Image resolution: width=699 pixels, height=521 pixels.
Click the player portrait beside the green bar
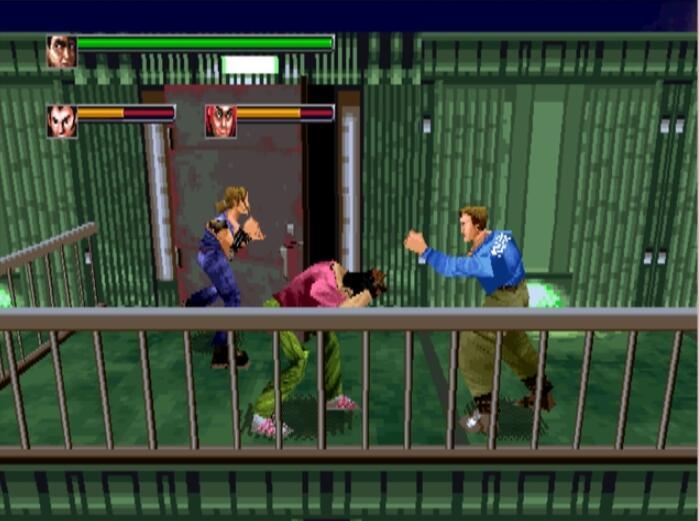click(61, 51)
